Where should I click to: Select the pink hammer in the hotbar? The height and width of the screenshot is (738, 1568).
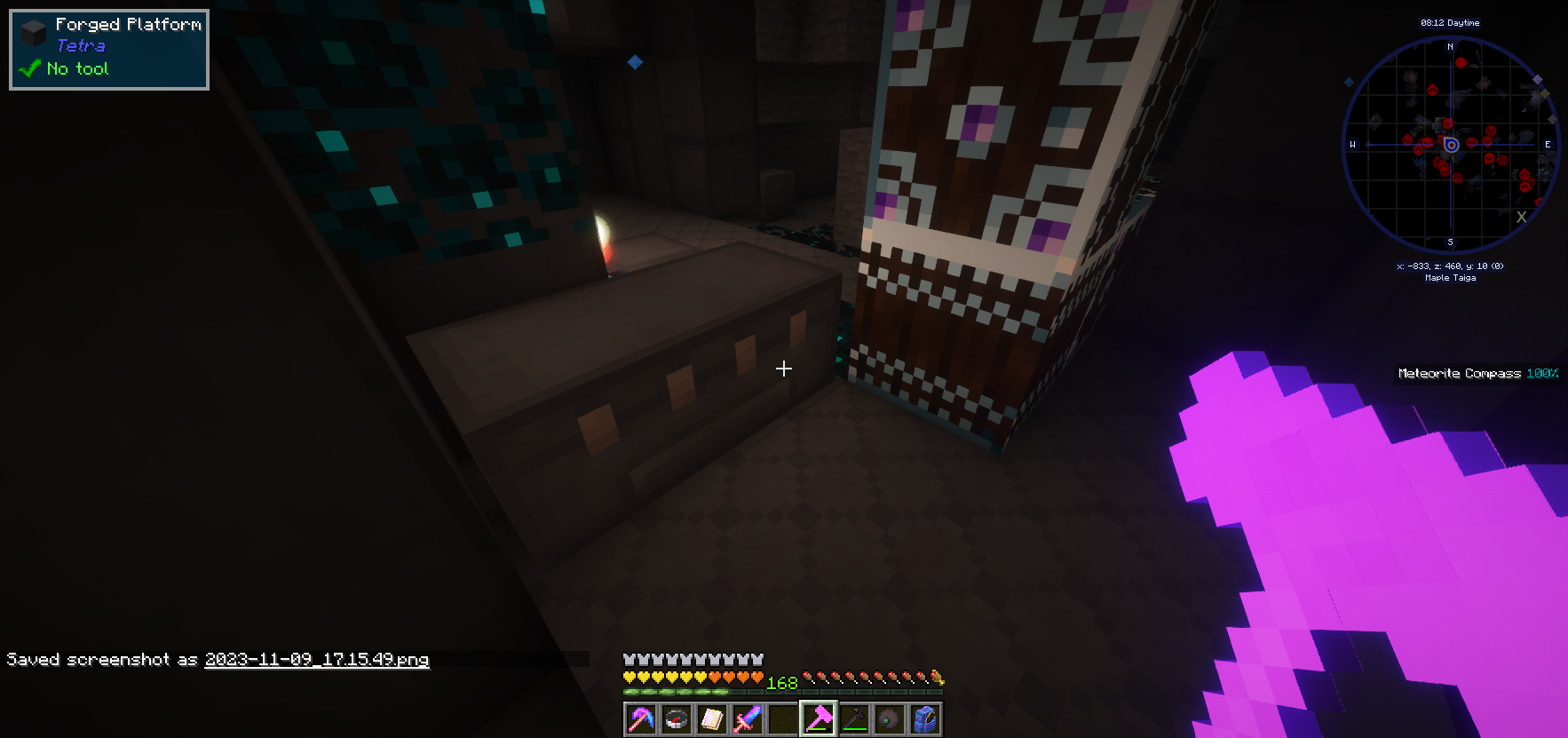[x=818, y=718]
